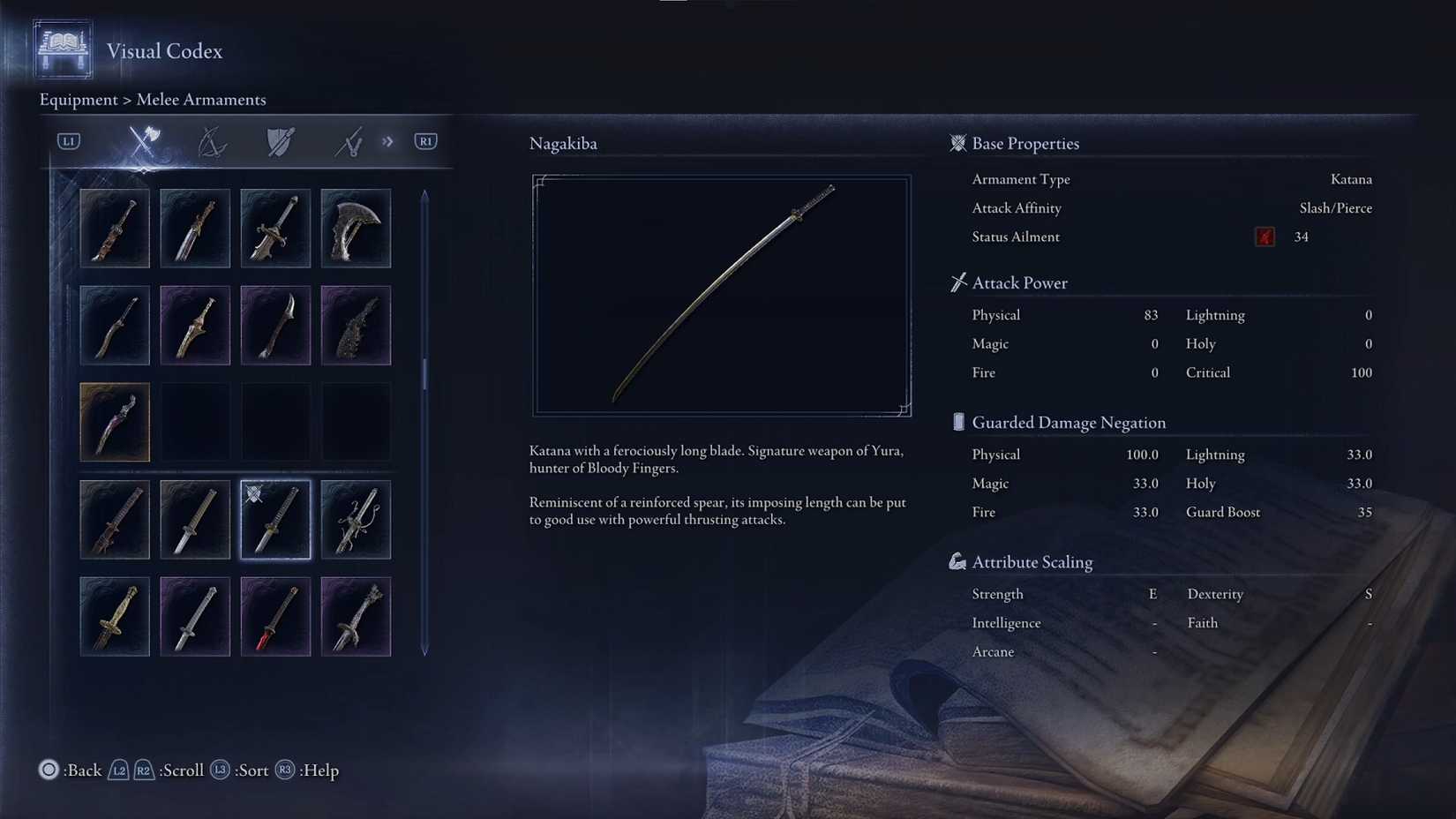
Task: Click the Attribute Scaling hand icon
Action: 957,560
